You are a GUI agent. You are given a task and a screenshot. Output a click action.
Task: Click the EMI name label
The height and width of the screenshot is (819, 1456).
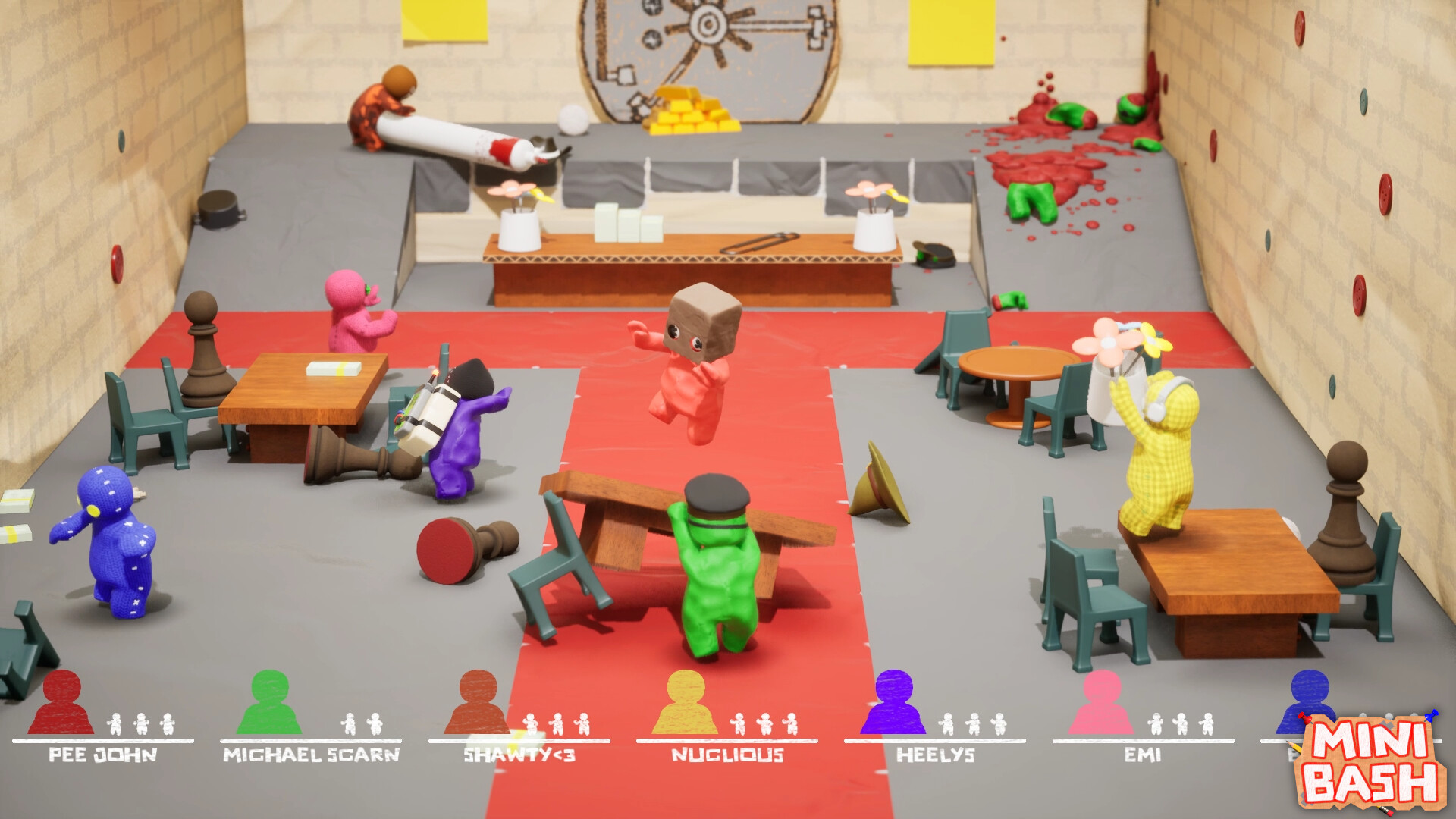1141,755
